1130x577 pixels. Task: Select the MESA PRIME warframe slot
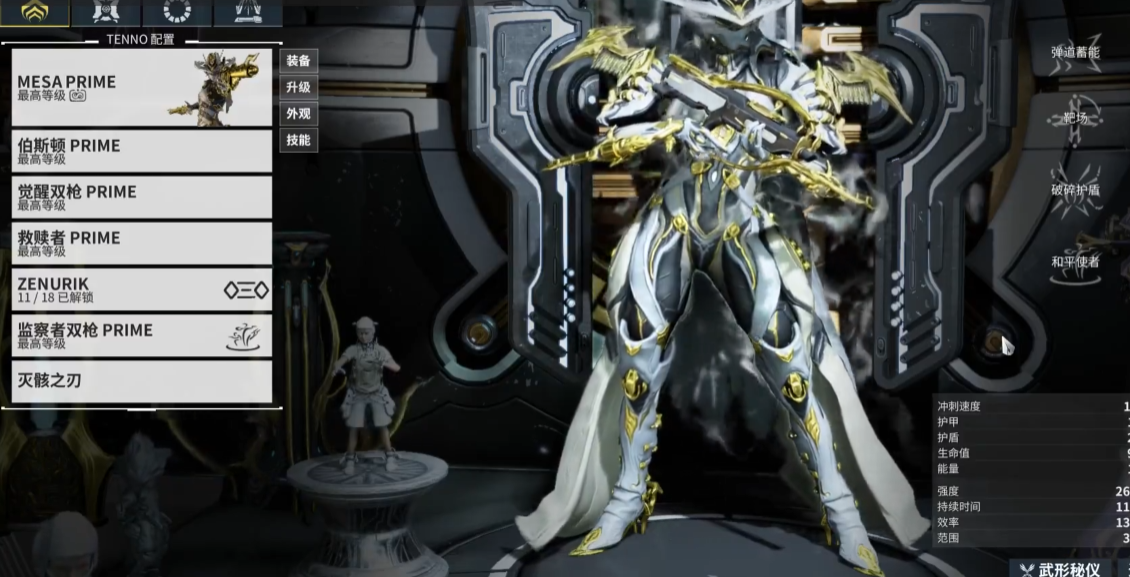click(141, 88)
